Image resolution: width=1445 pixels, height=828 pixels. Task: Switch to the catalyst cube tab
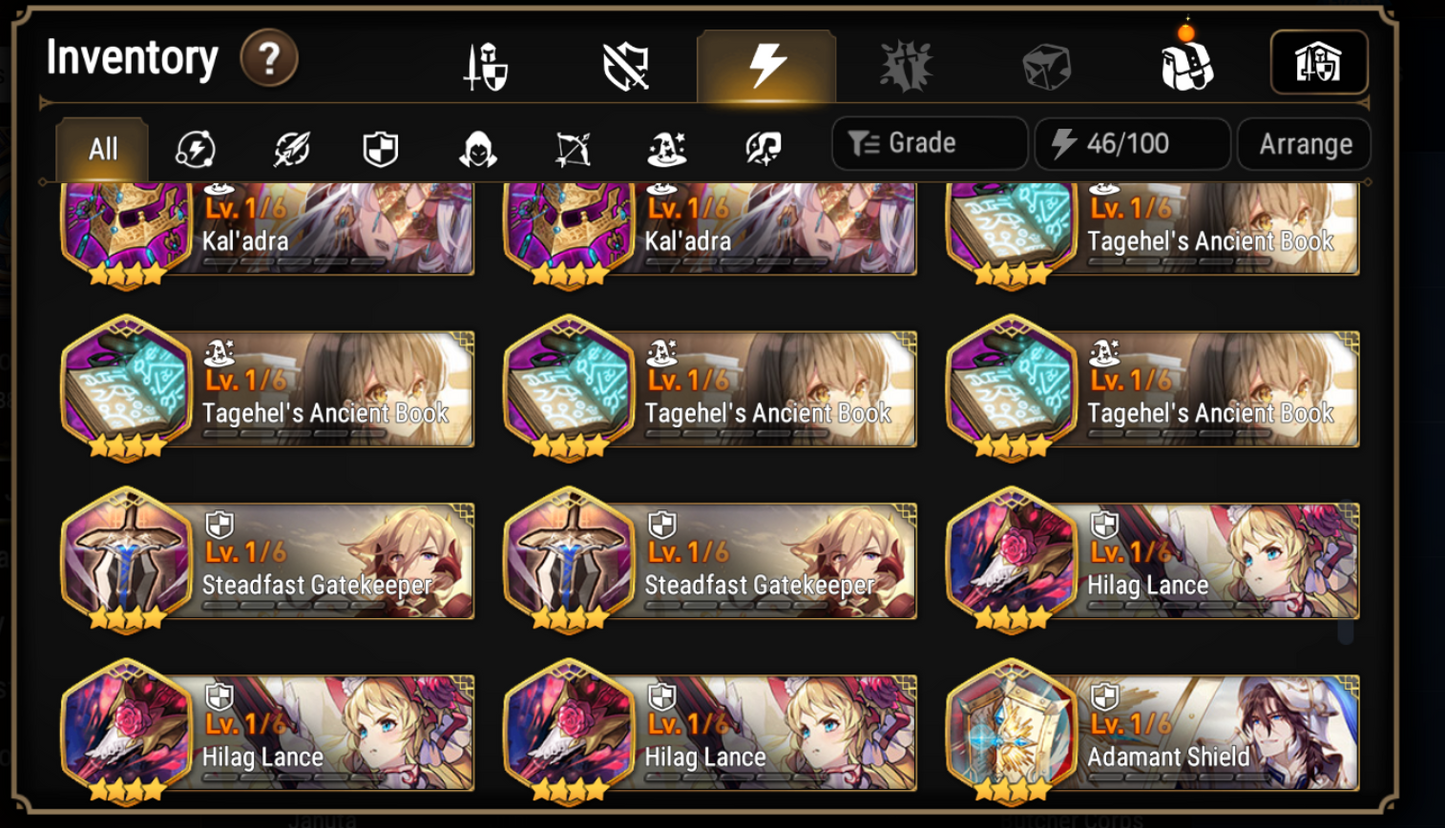click(1045, 63)
